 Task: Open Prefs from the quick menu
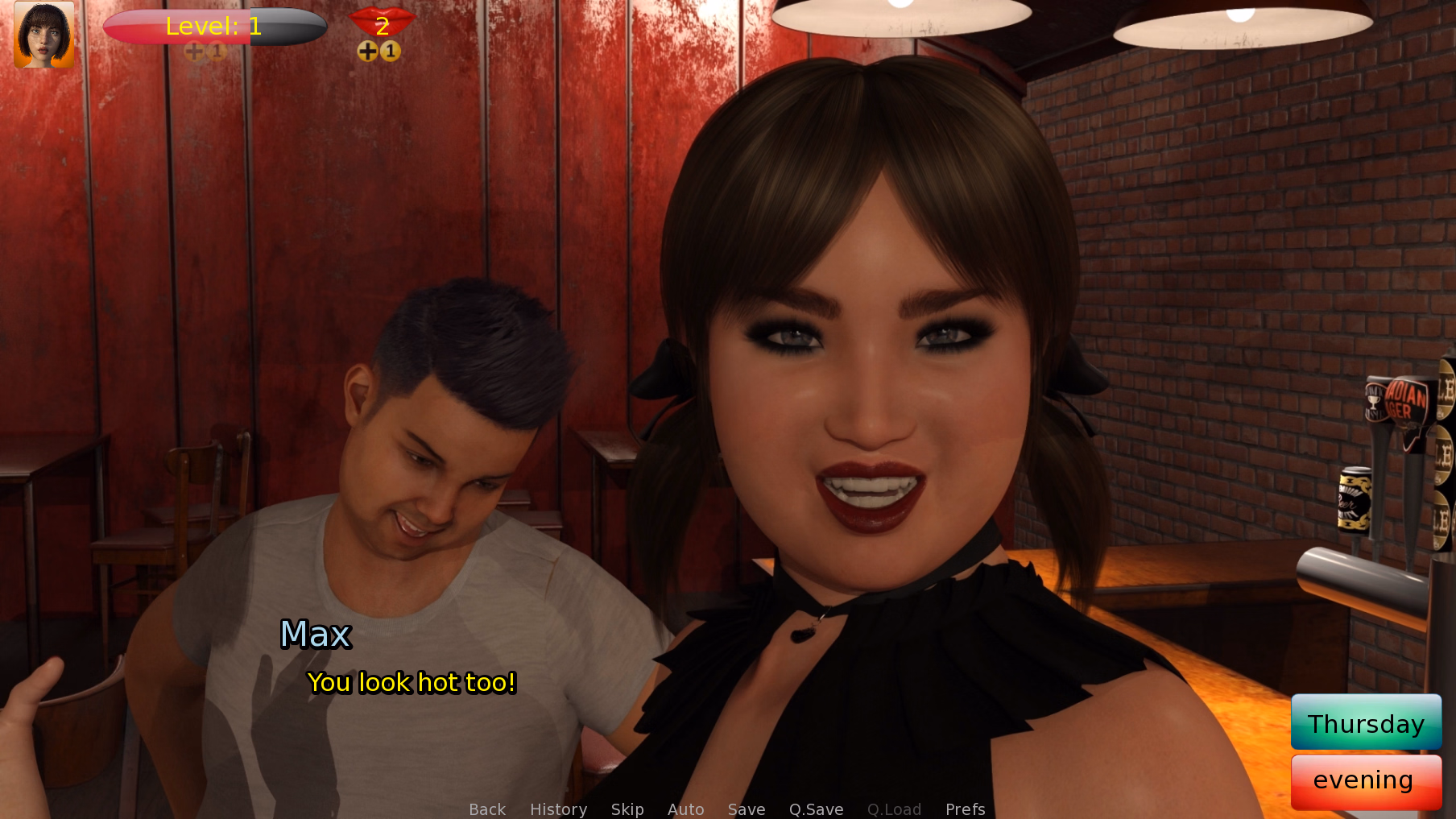[964, 809]
